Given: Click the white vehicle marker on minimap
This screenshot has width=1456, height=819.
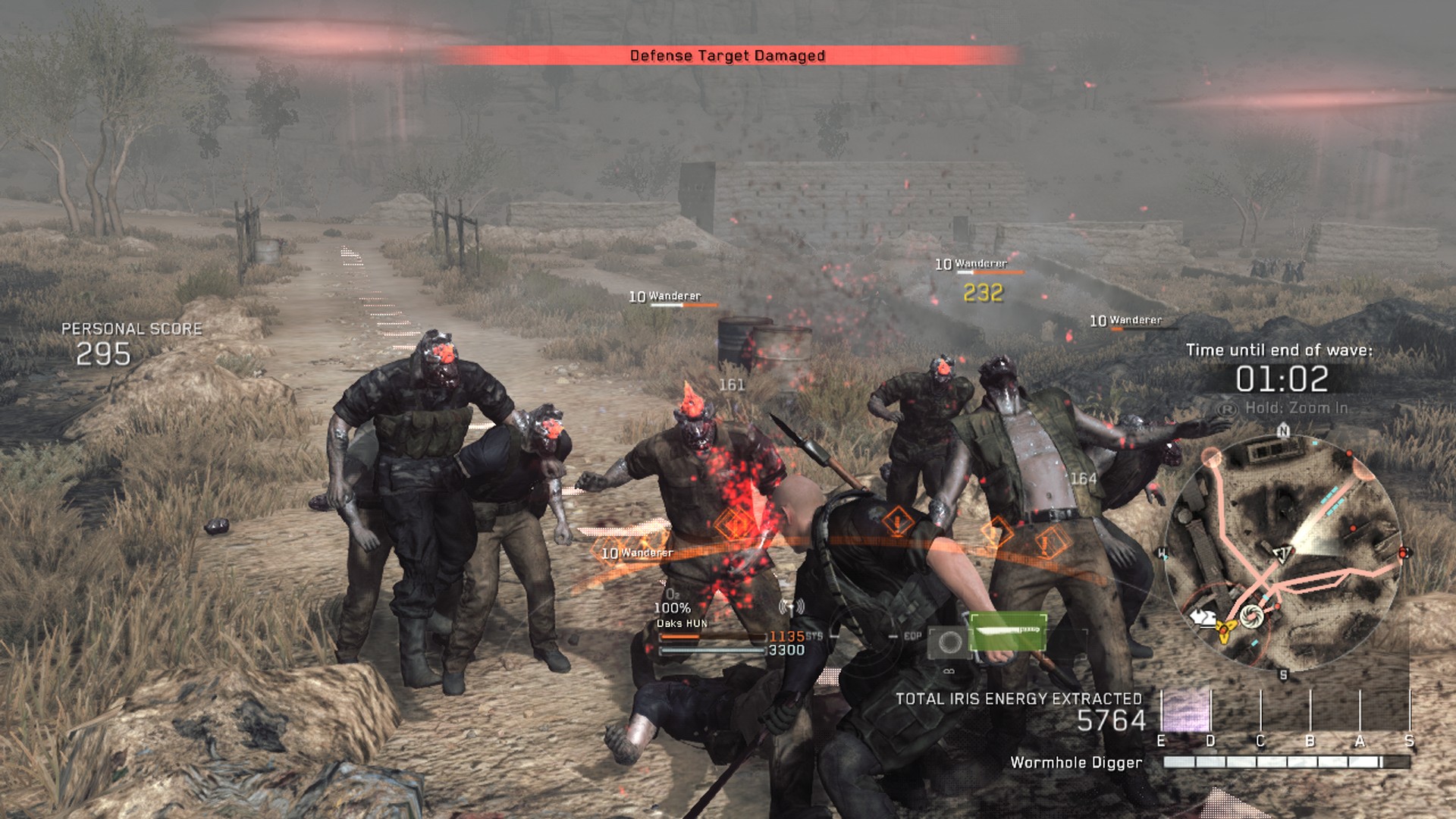Looking at the screenshot, I should (x=1201, y=618).
